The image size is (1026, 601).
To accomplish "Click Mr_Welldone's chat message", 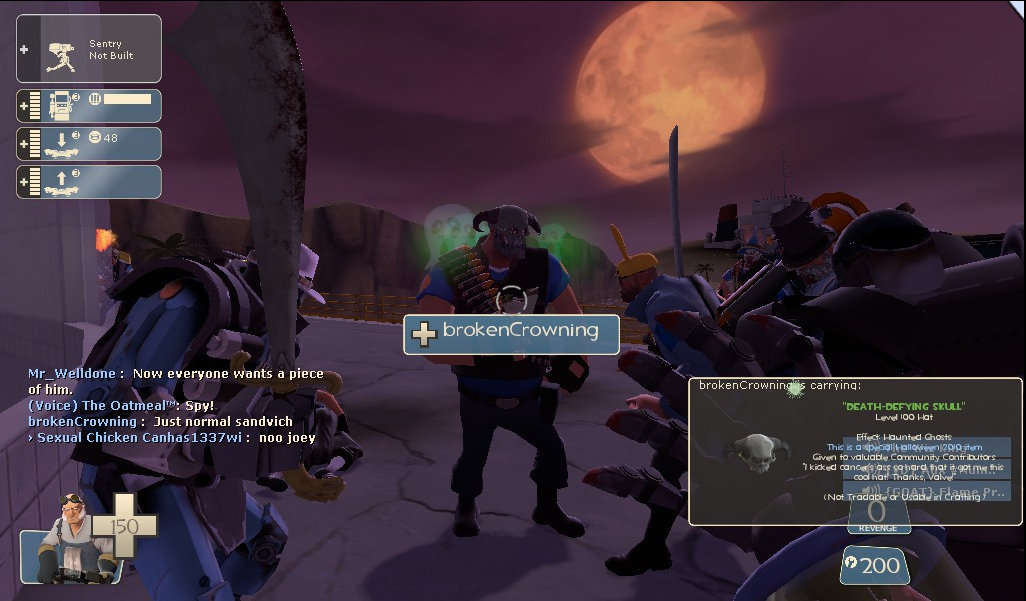I will (176, 380).
